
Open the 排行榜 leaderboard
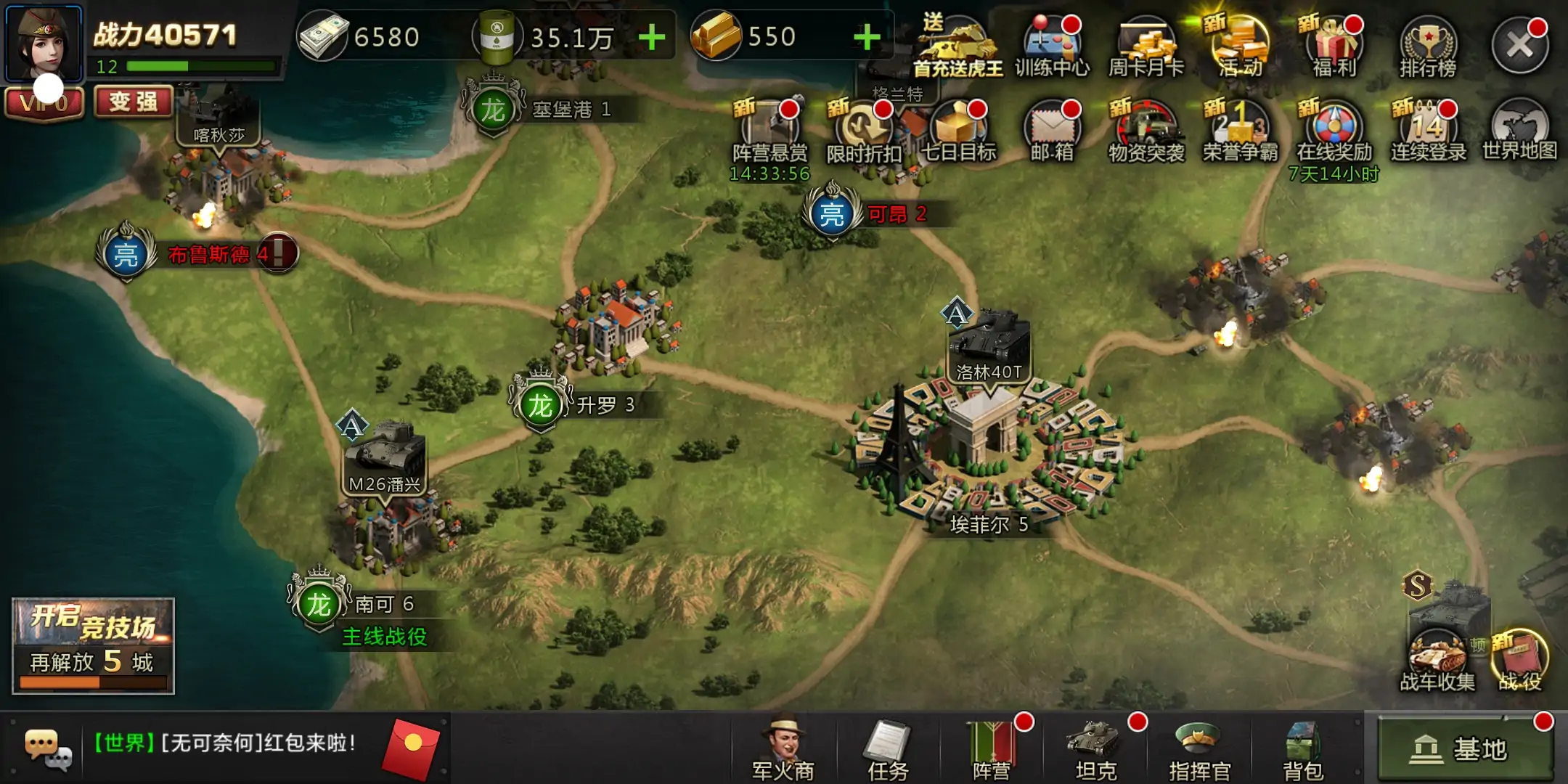pos(1428,46)
